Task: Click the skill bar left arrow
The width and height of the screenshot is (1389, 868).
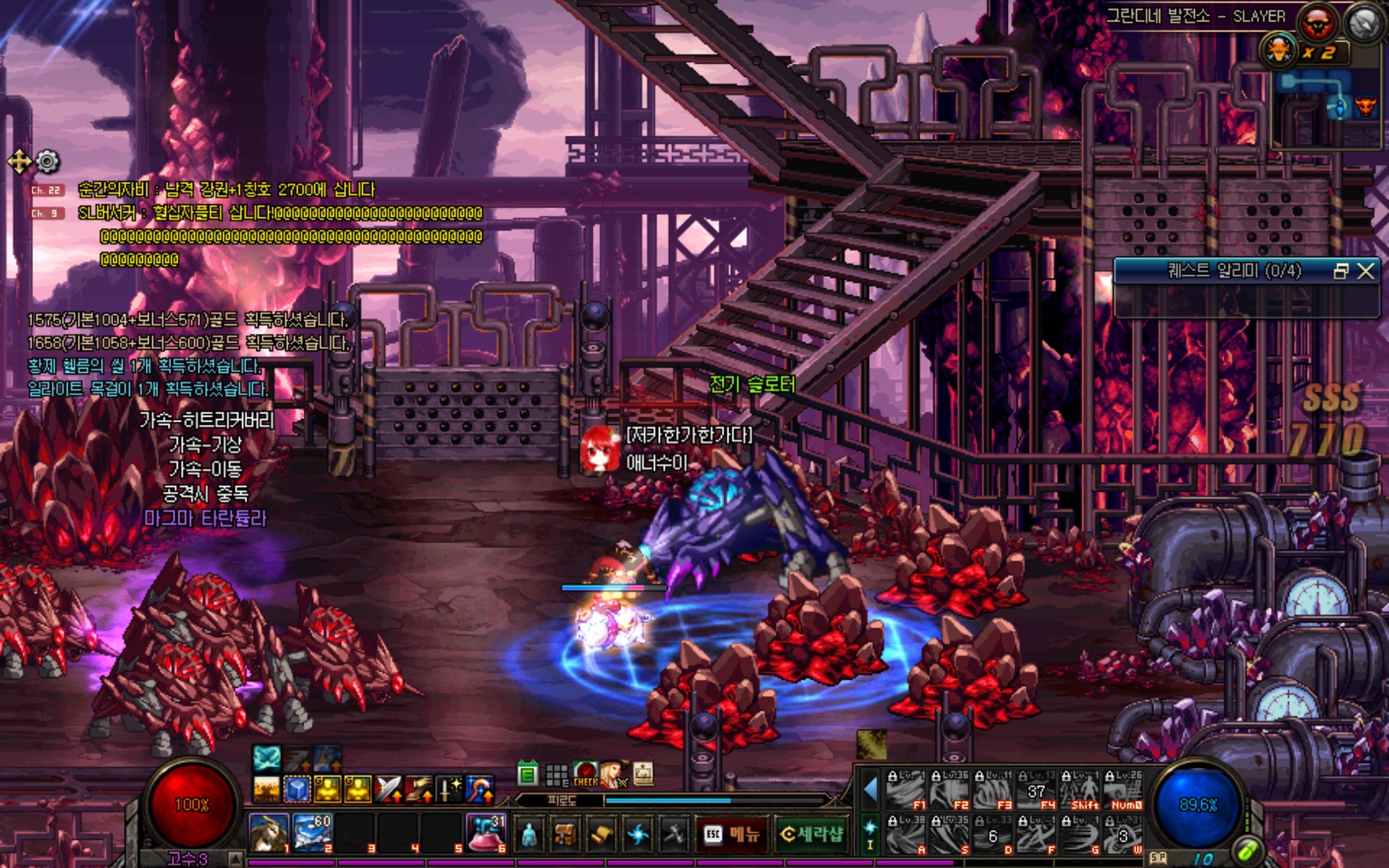Action: tap(870, 790)
